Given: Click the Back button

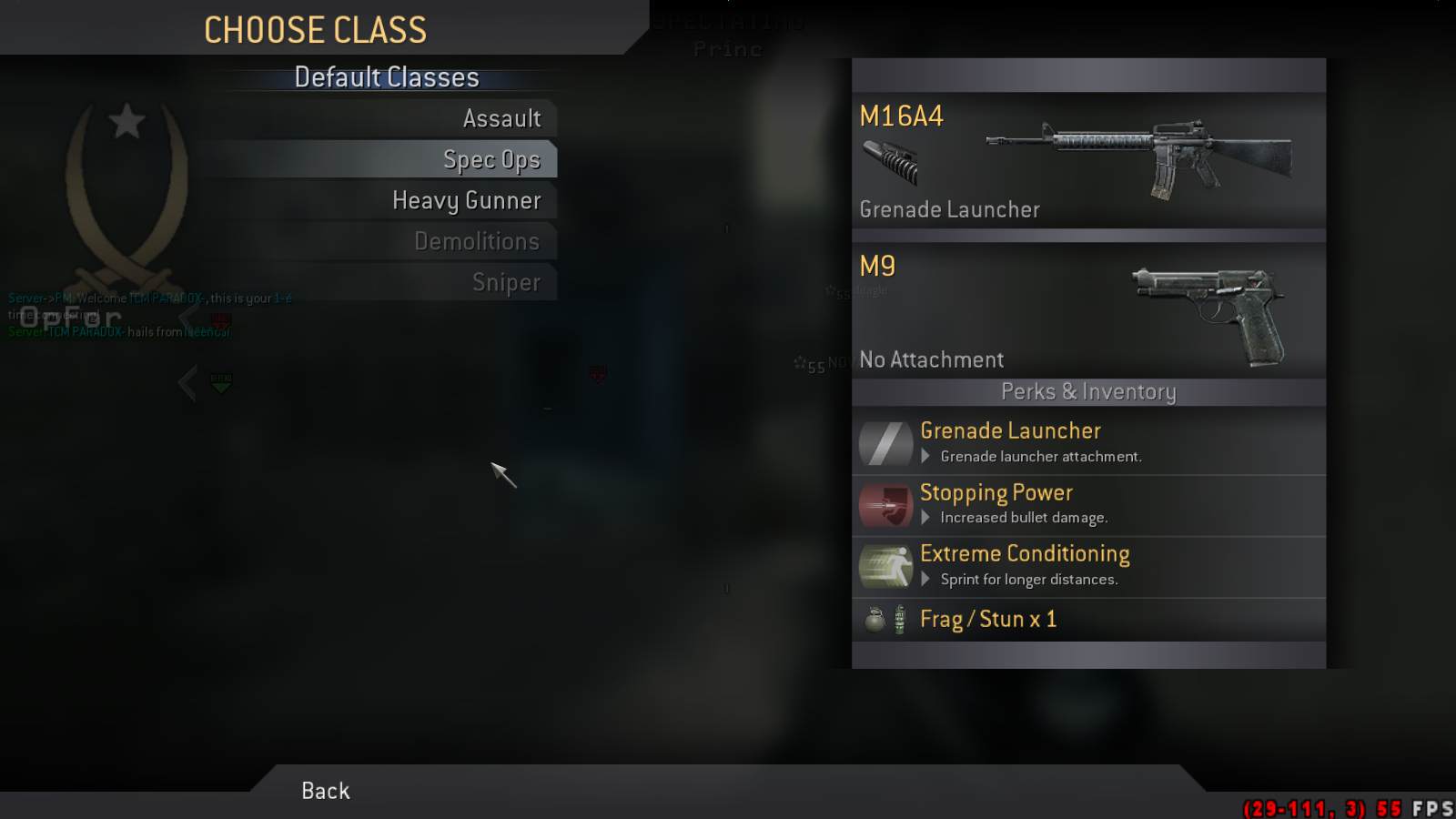Looking at the screenshot, I should [324, 790].
